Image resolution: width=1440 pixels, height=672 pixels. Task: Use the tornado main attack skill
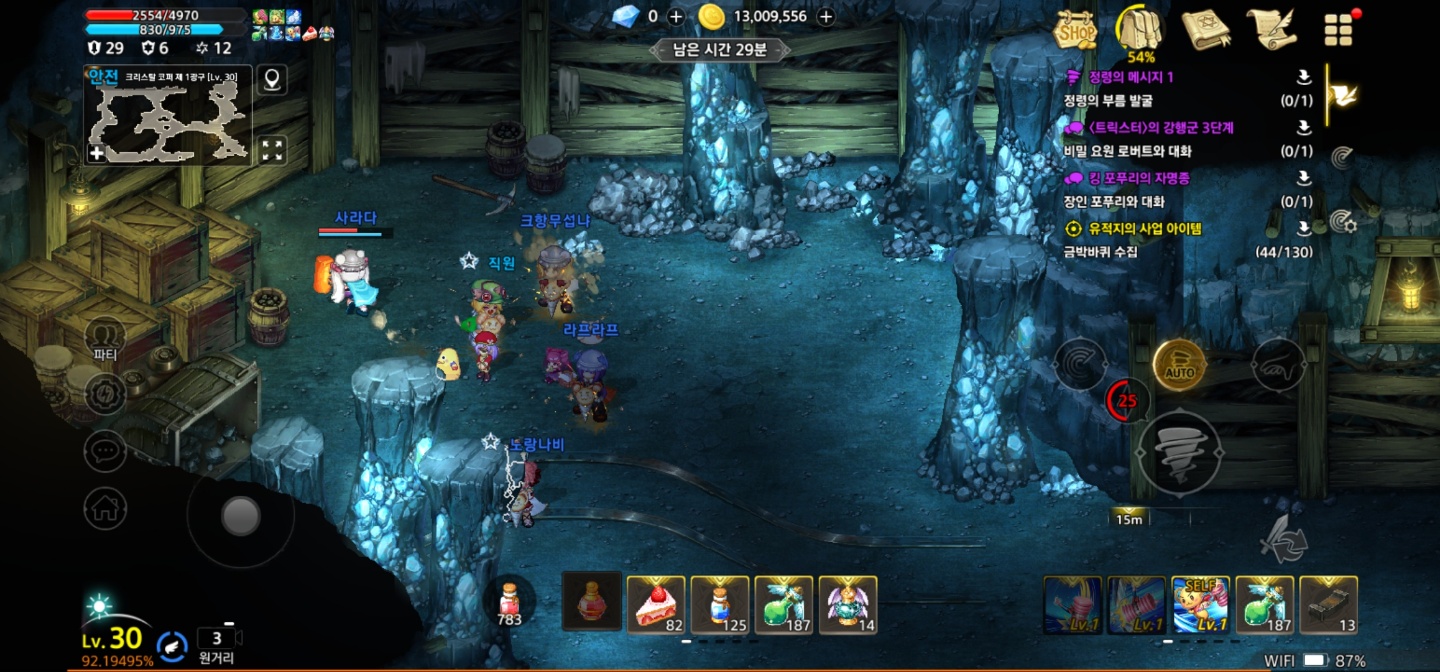click(1180, 453)
